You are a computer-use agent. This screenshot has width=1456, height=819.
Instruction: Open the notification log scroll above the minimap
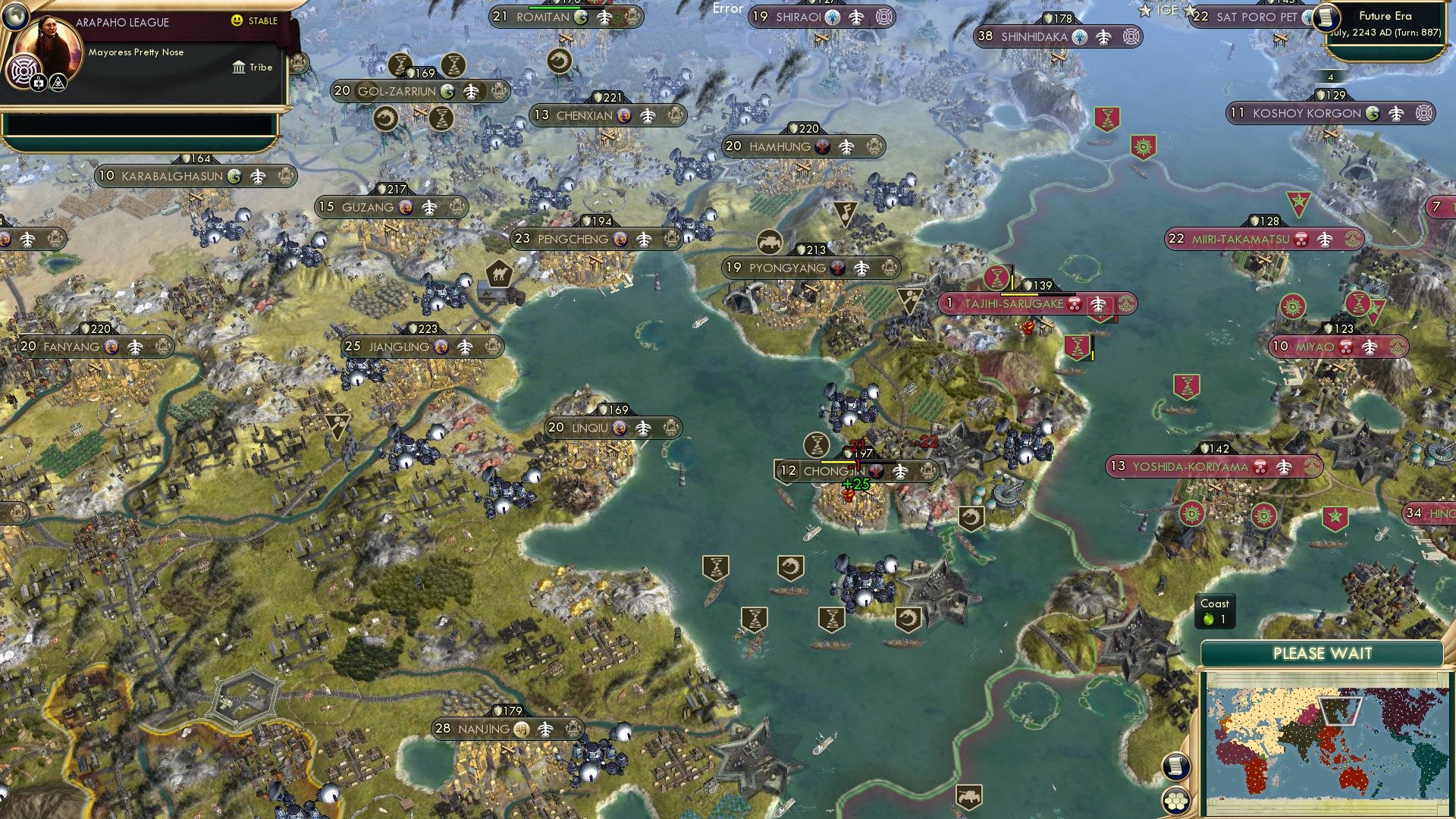(1176, 767)
